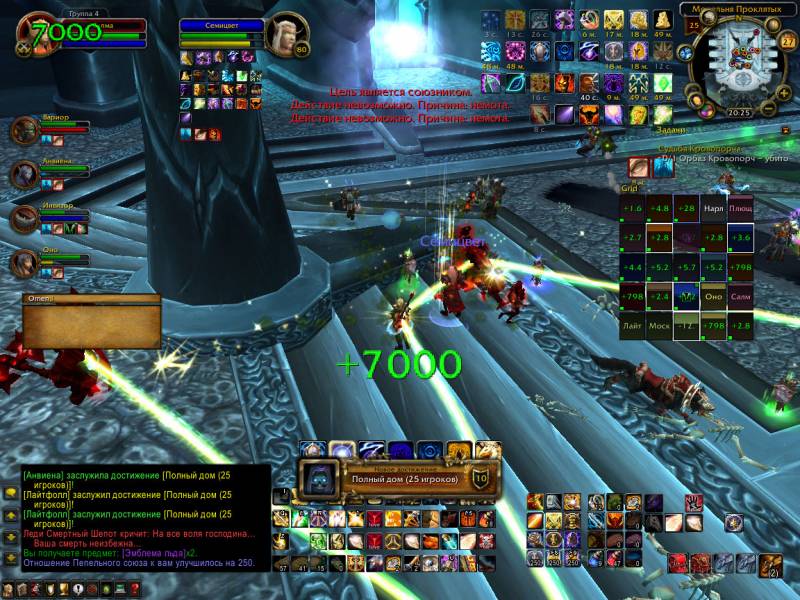The width and height of the screenshot is (800, 600).
Task: Select the Лайт cell in Grid
Action: pyautogui.click(x=632, y=326)
